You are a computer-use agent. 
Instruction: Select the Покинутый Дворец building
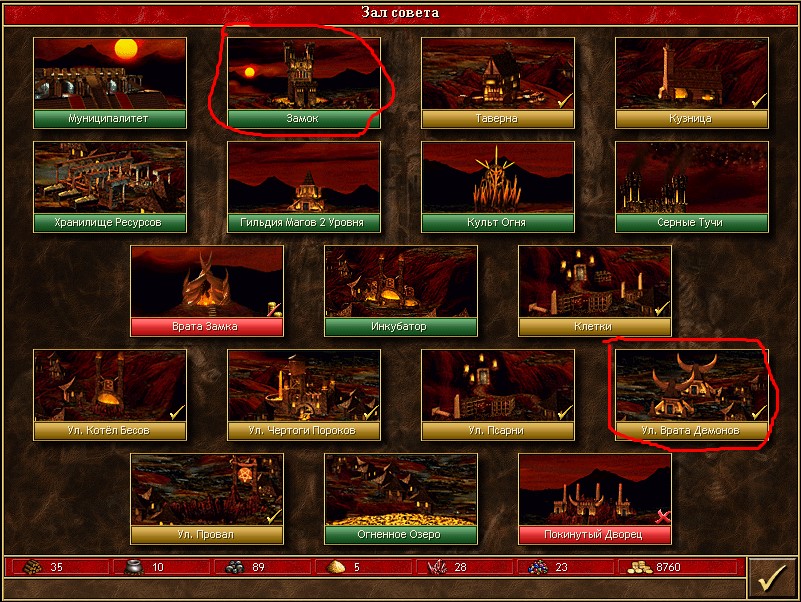click(x=595, y=498)
